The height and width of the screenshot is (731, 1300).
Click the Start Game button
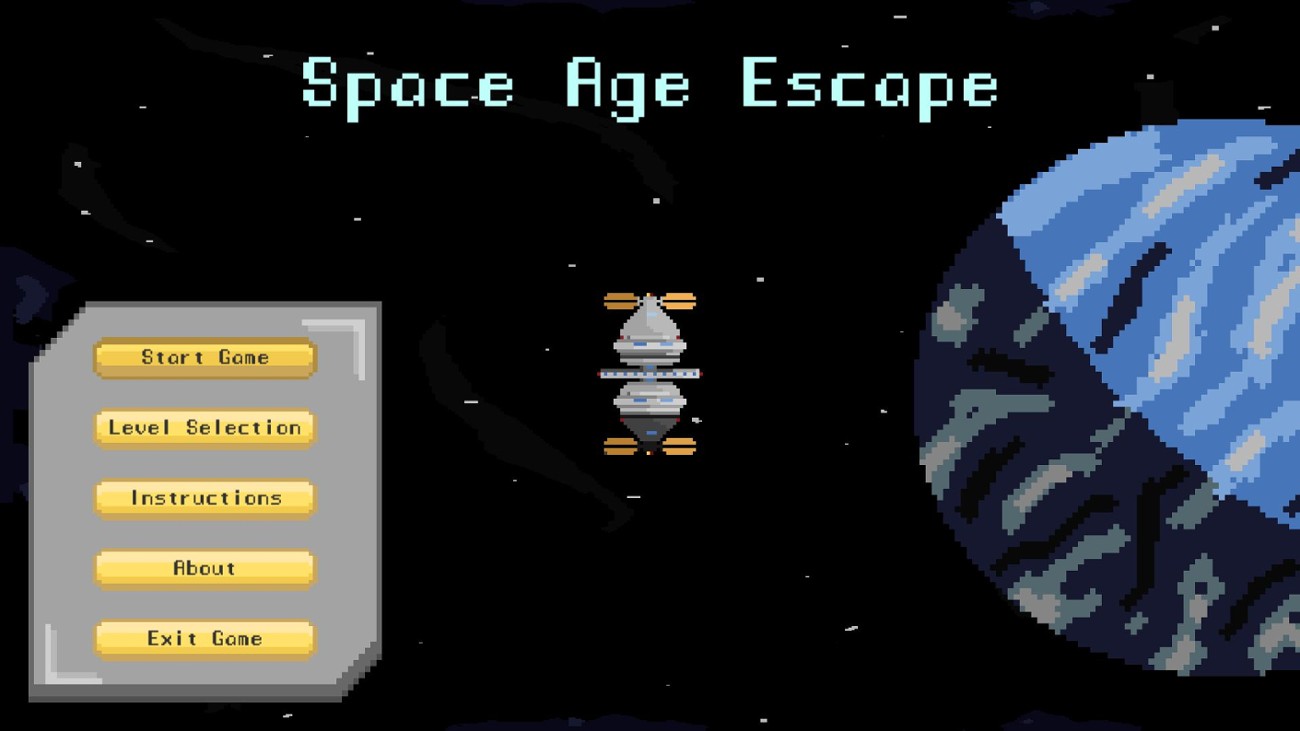point(203,357)
